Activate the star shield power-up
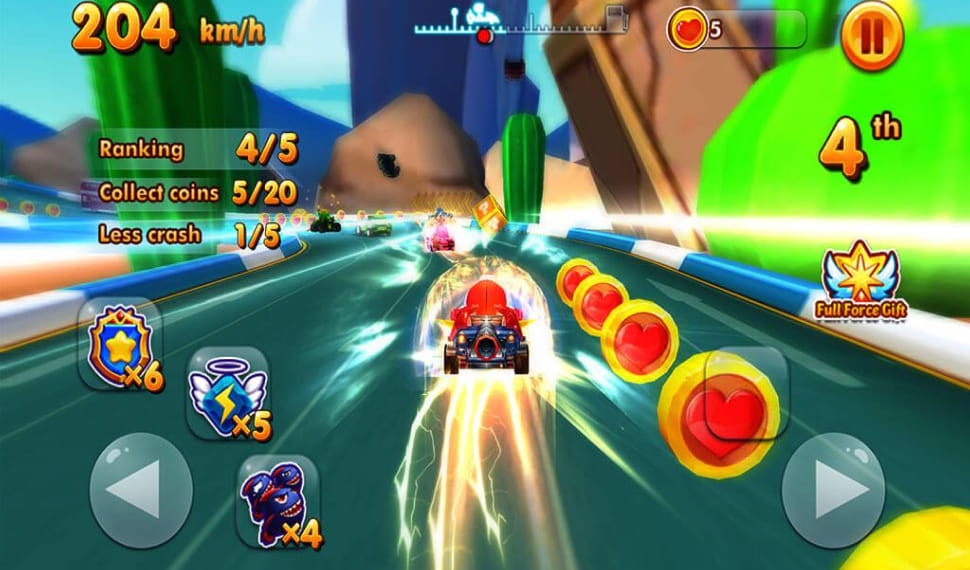The height and width of the screenshot is (570, 970). coord(119,345)
